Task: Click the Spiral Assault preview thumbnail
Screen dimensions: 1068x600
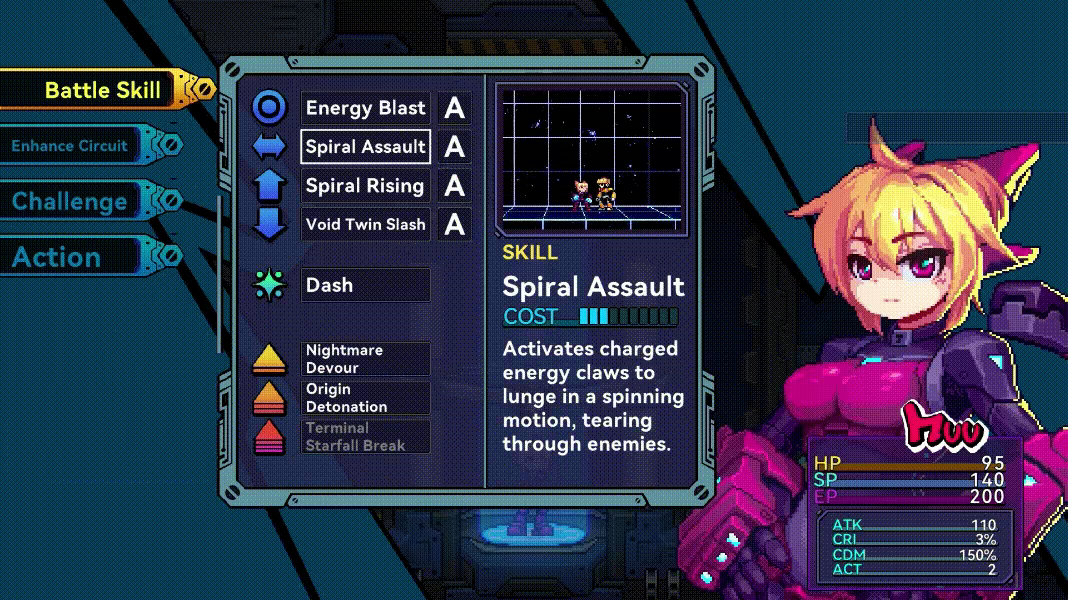Action: (x=590, y=158)
